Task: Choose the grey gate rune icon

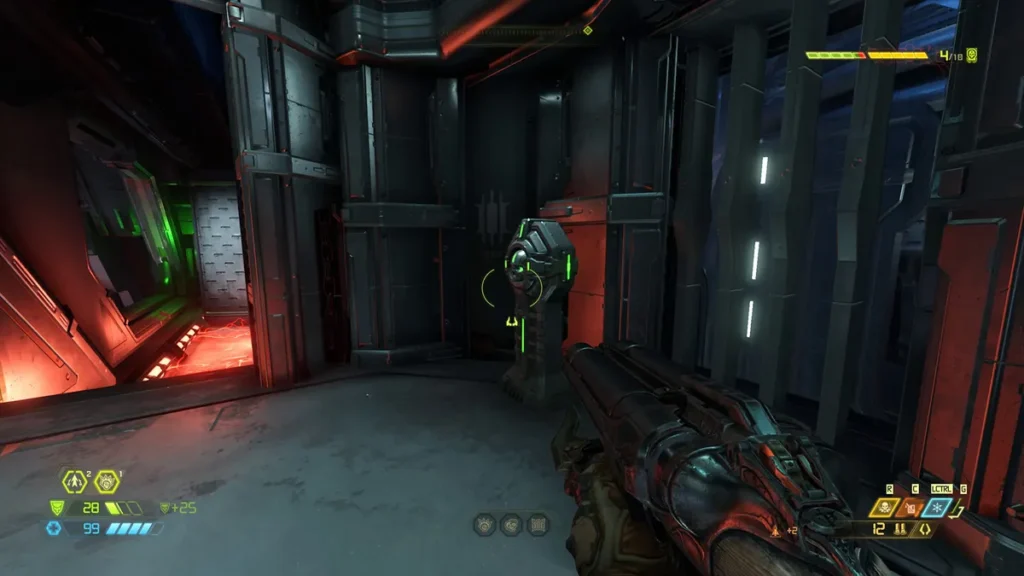Action: pyautogui.click(x=538, y=524)
